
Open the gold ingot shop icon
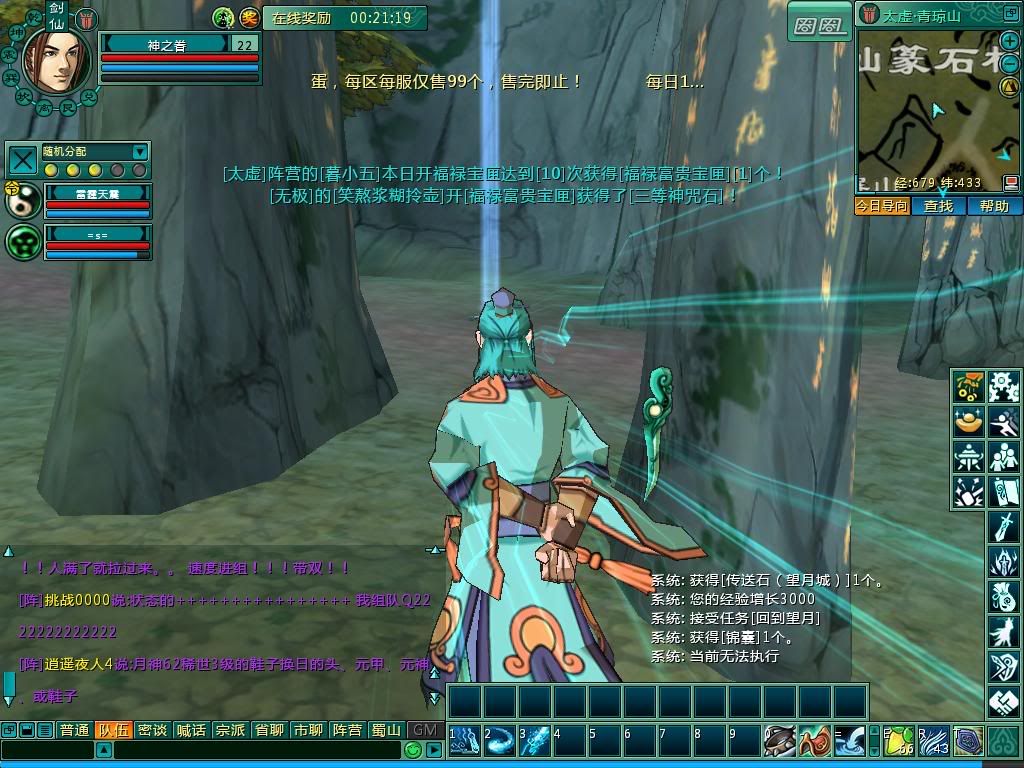tap(969, 422)
